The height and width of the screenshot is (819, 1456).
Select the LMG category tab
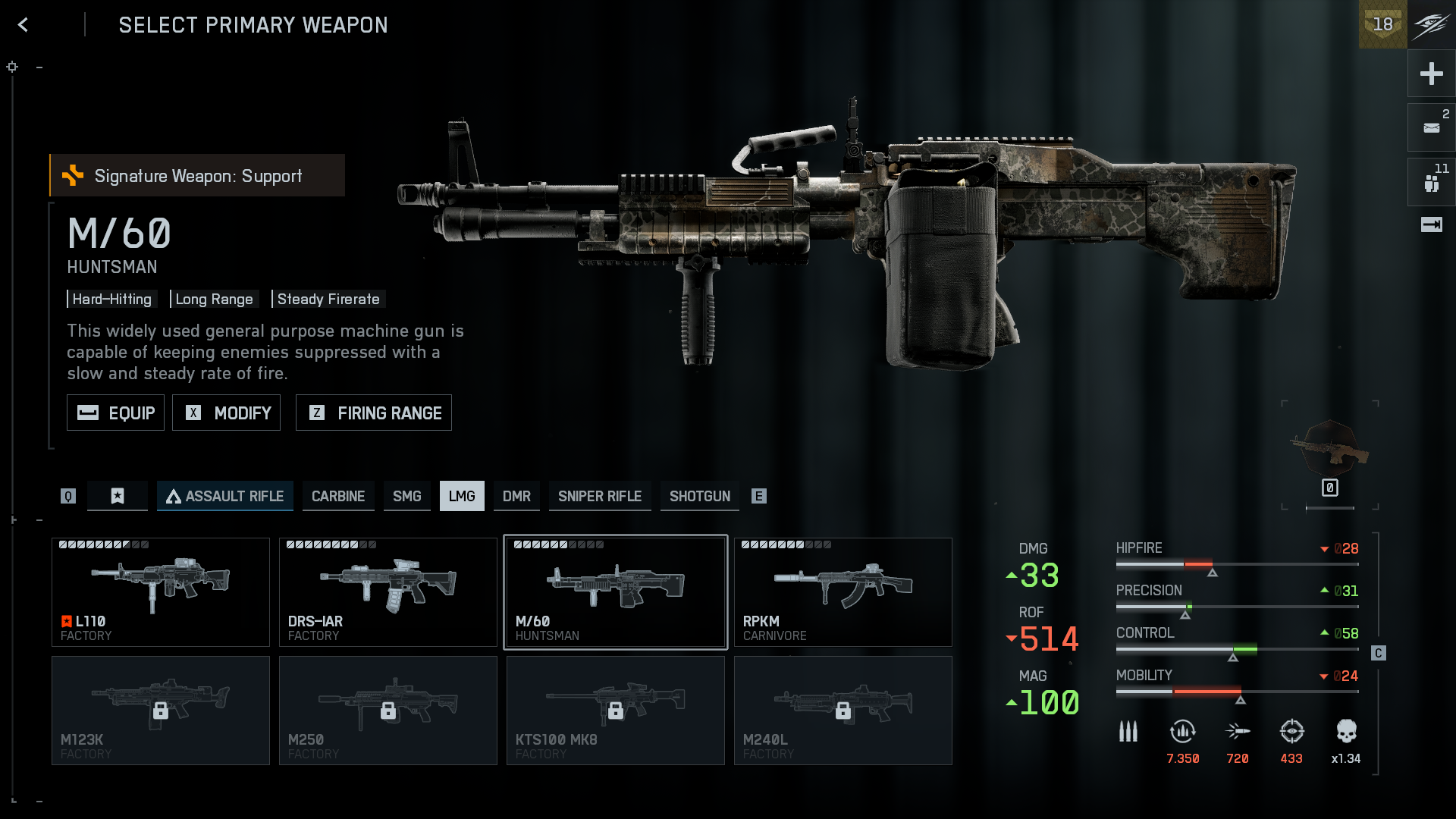(x=462, y=496)
